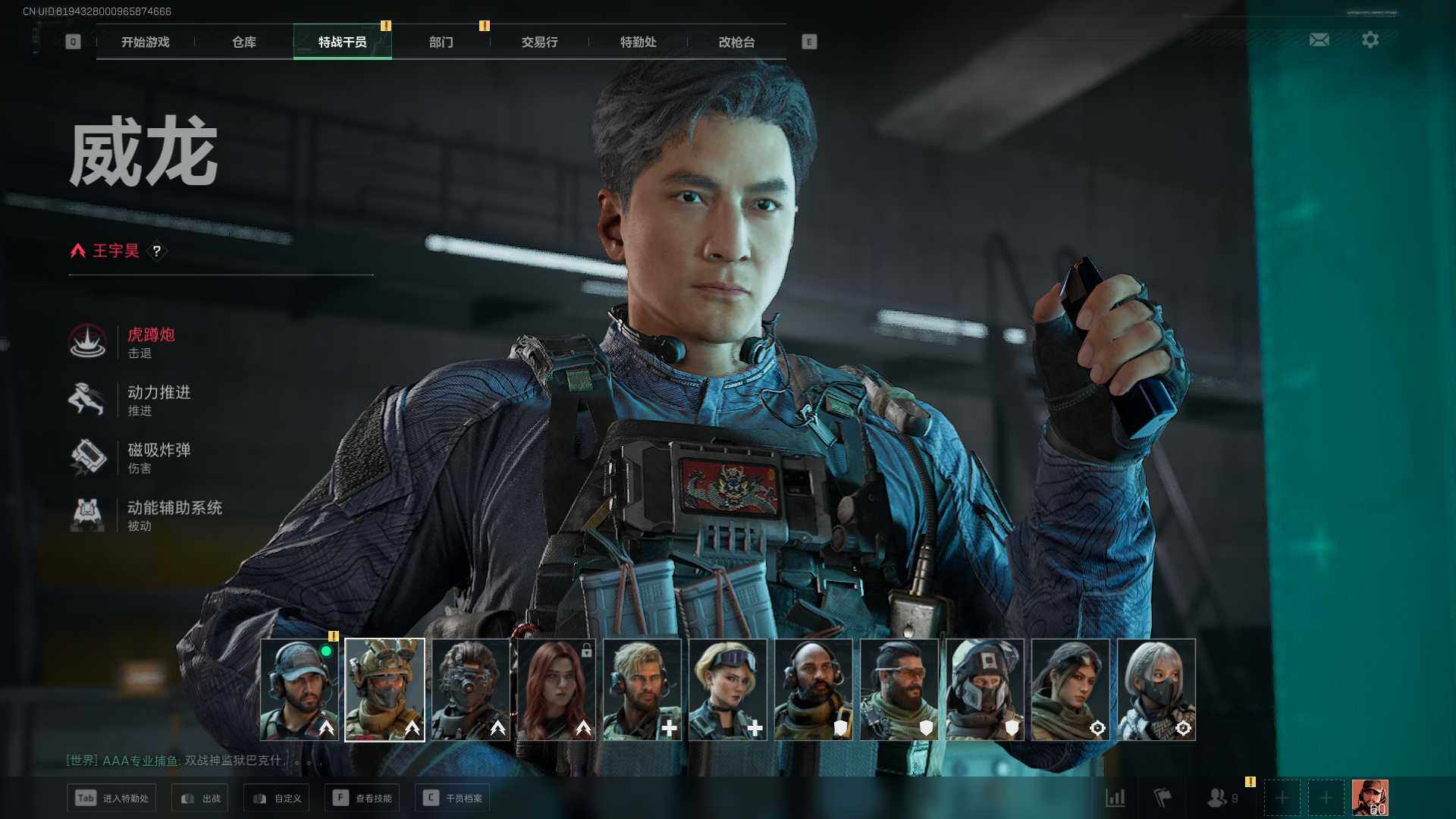Open the 交易行 tab
This screenshot has height=819, width=1456.
pyautogui.click(x=539, y=42)
